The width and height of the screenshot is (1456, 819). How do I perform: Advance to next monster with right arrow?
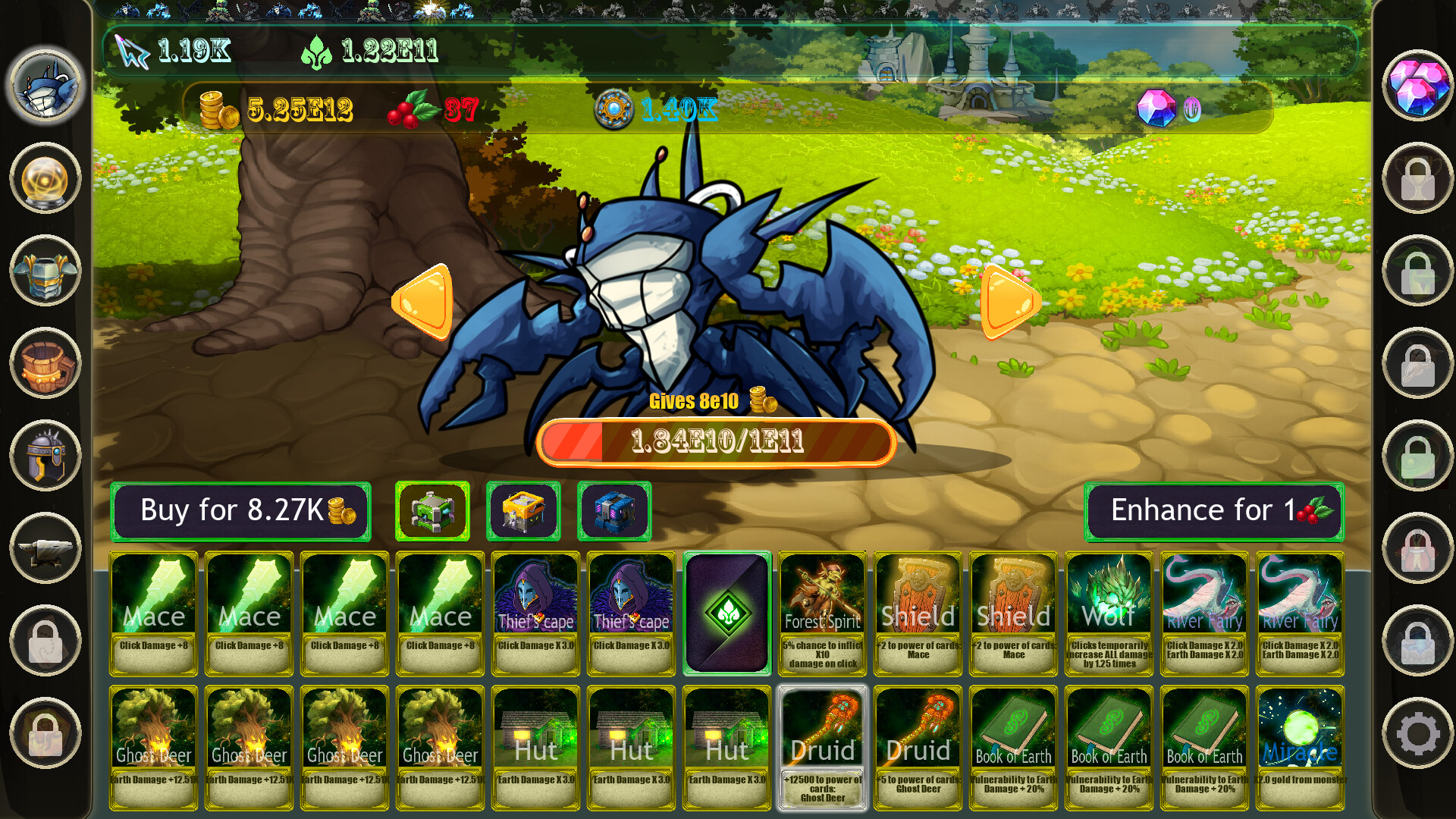point(1009,303)
